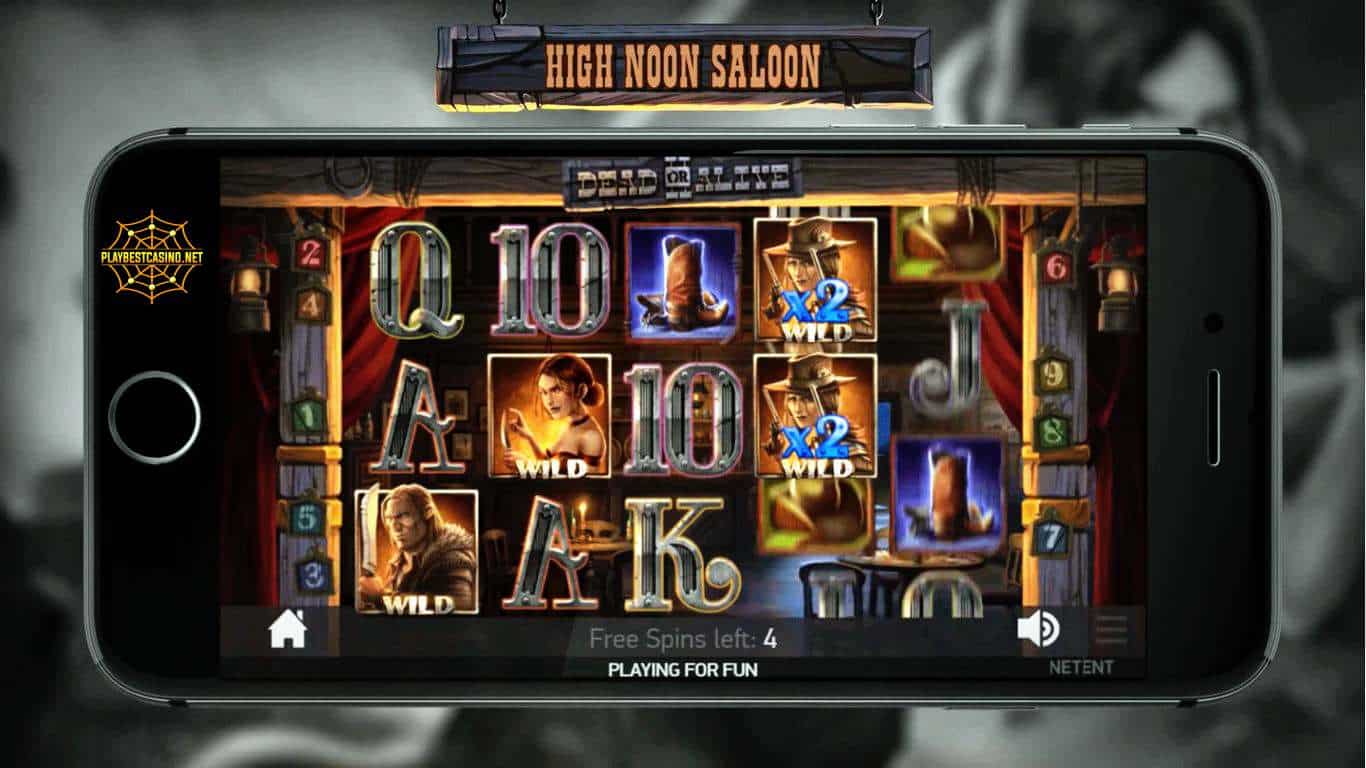
Task: Select payline marker 9
Action: pos(1052,373)
